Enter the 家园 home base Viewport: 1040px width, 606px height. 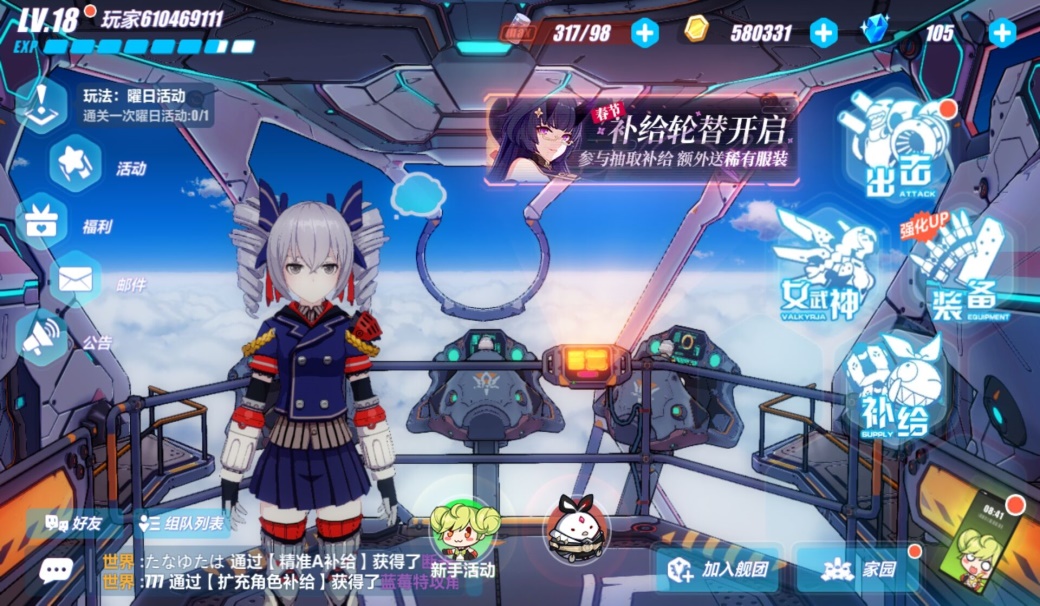pyautogui.click(x=858, y=570)
